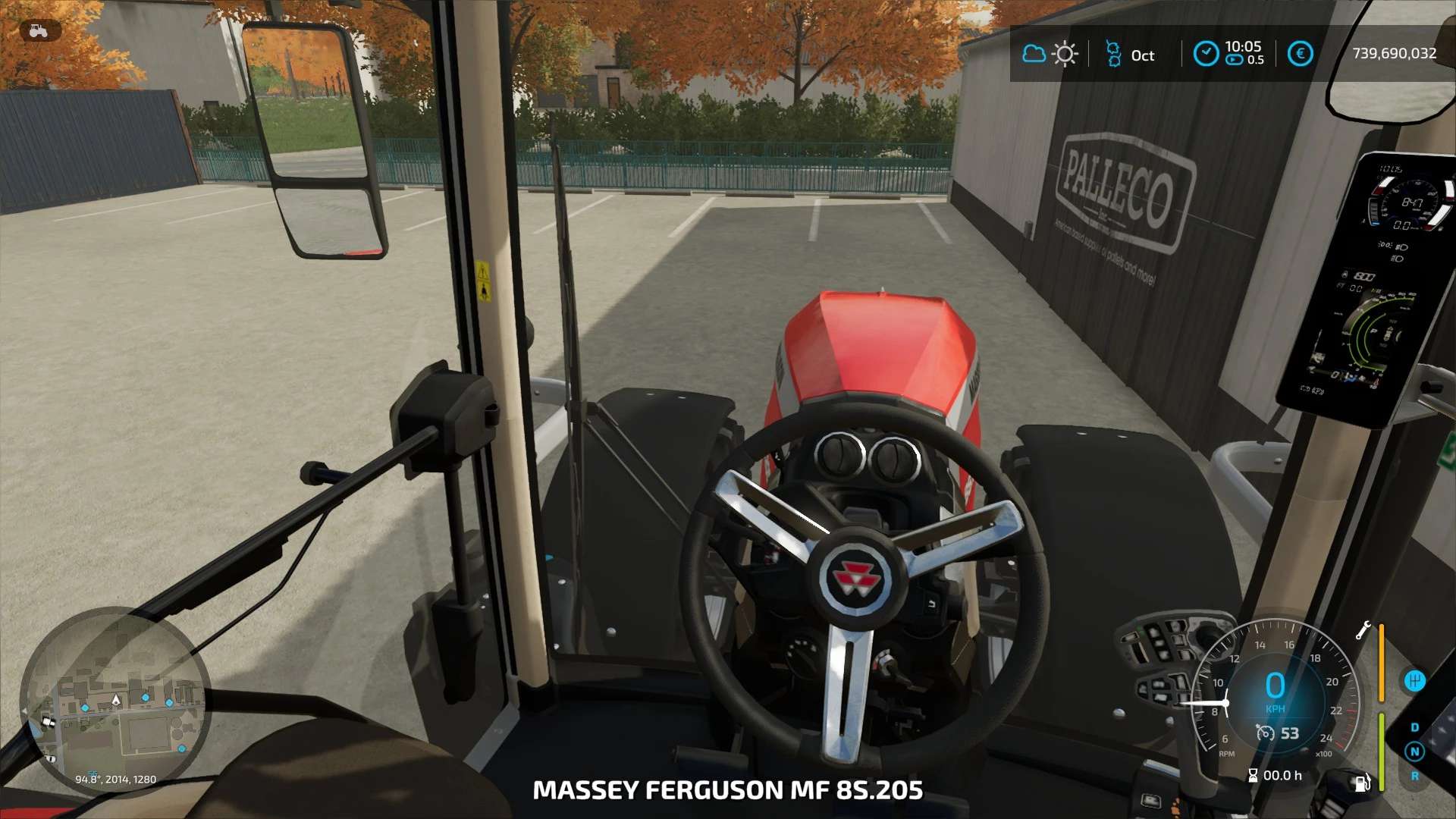
Task: Open the euro money icon
Action: click(1300, 54)
